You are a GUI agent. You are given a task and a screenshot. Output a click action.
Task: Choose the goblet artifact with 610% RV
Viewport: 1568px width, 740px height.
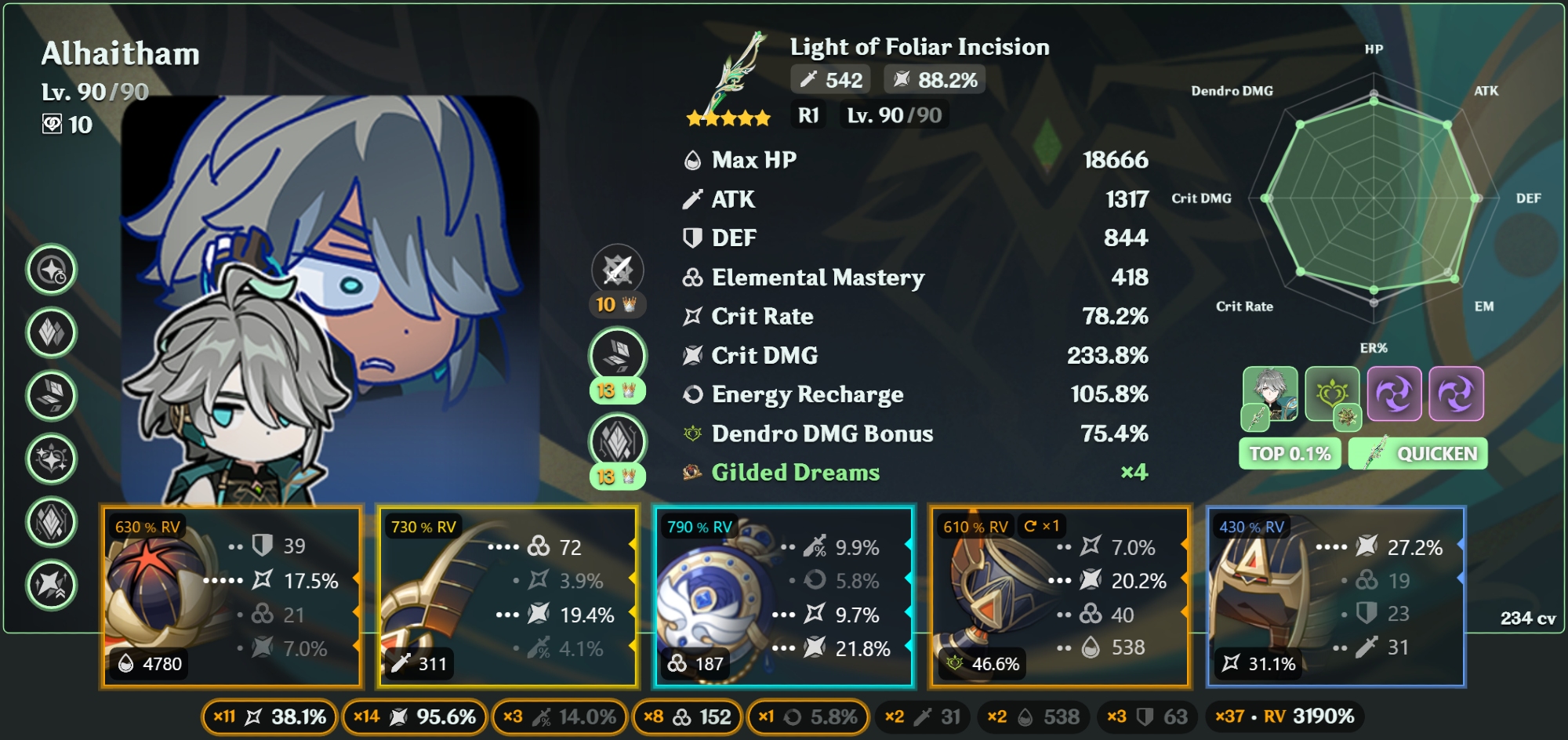click(1060, 597)
